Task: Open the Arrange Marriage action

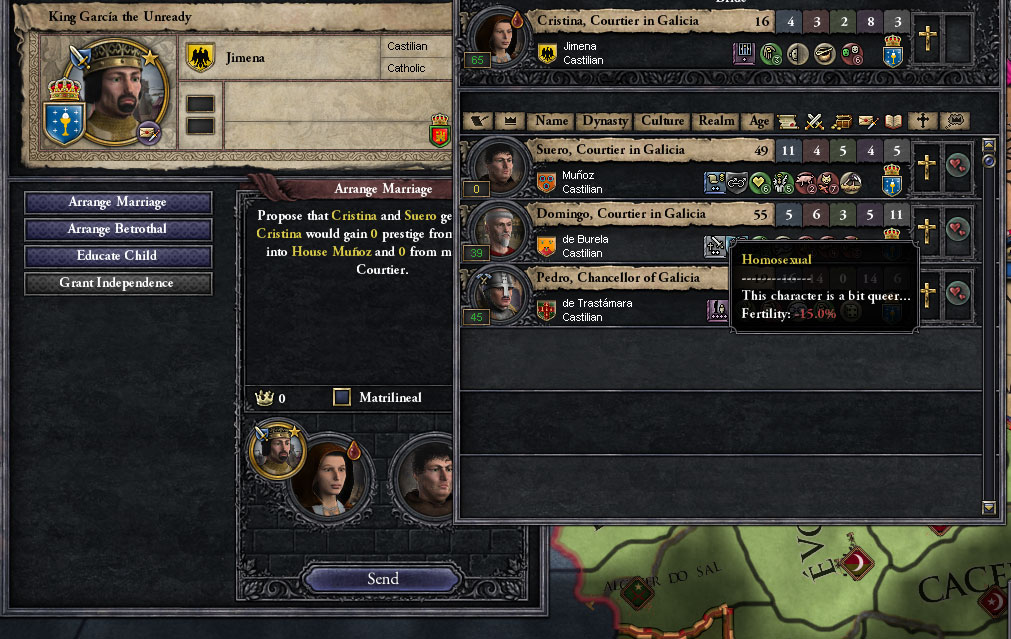Action: tap(118, 202)
